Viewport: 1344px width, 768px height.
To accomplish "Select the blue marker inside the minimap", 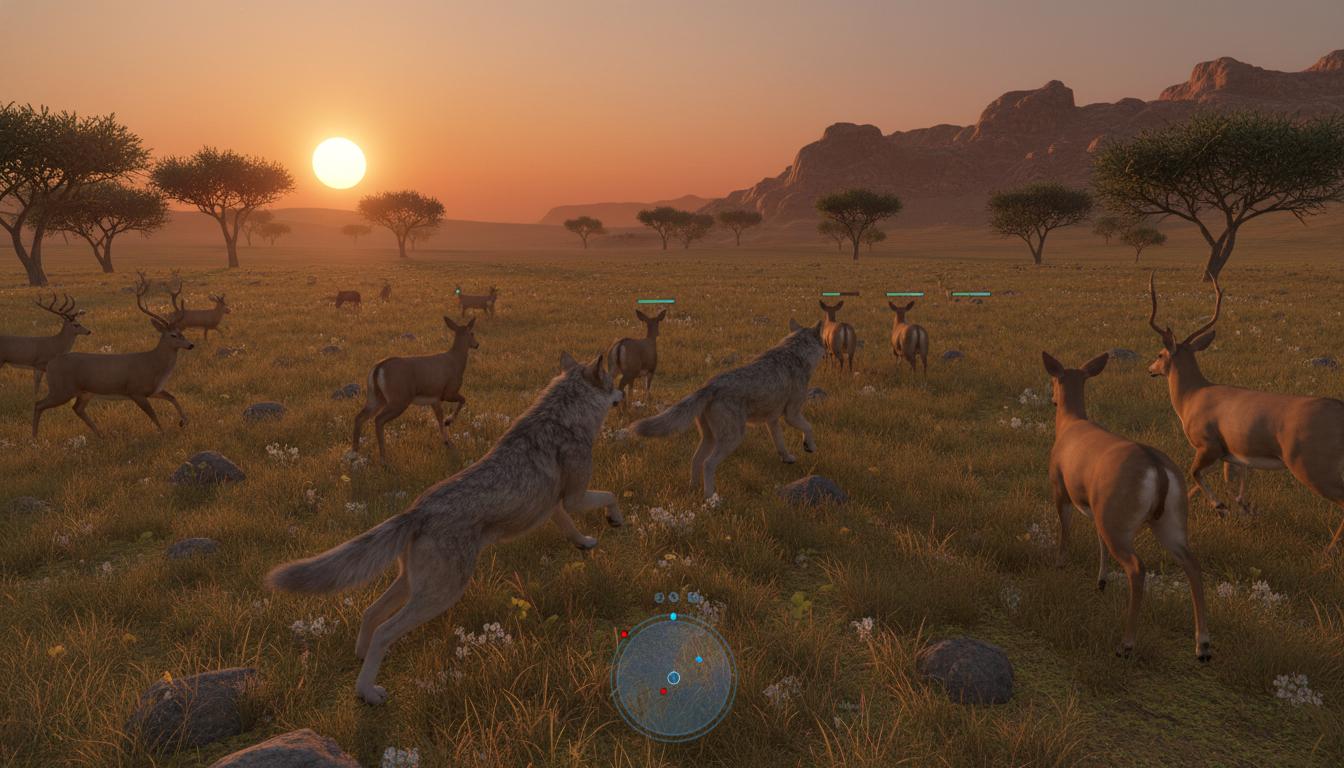I will (698, 660).
